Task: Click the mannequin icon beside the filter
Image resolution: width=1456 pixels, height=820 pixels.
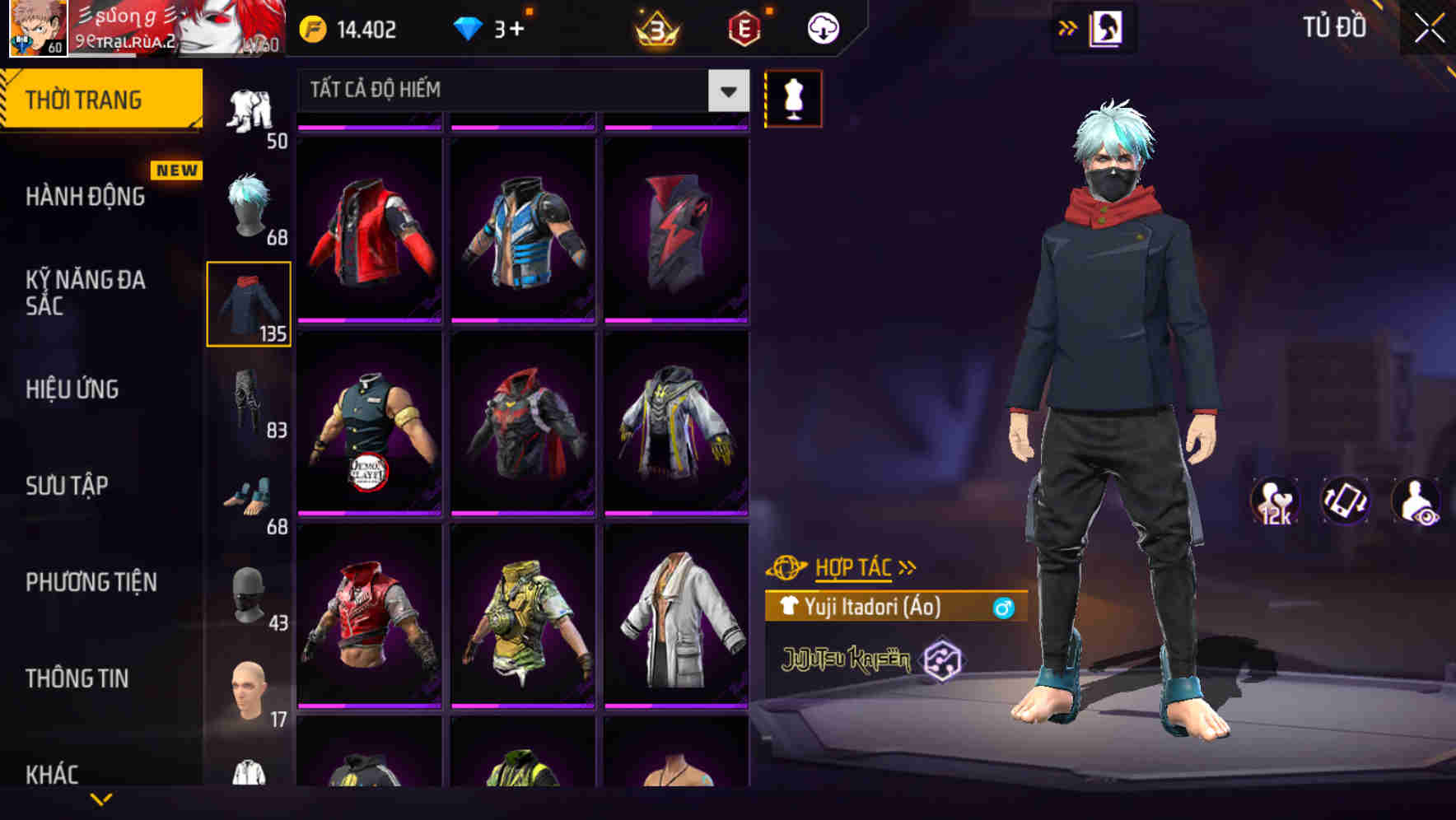Action: pos(795,98)
